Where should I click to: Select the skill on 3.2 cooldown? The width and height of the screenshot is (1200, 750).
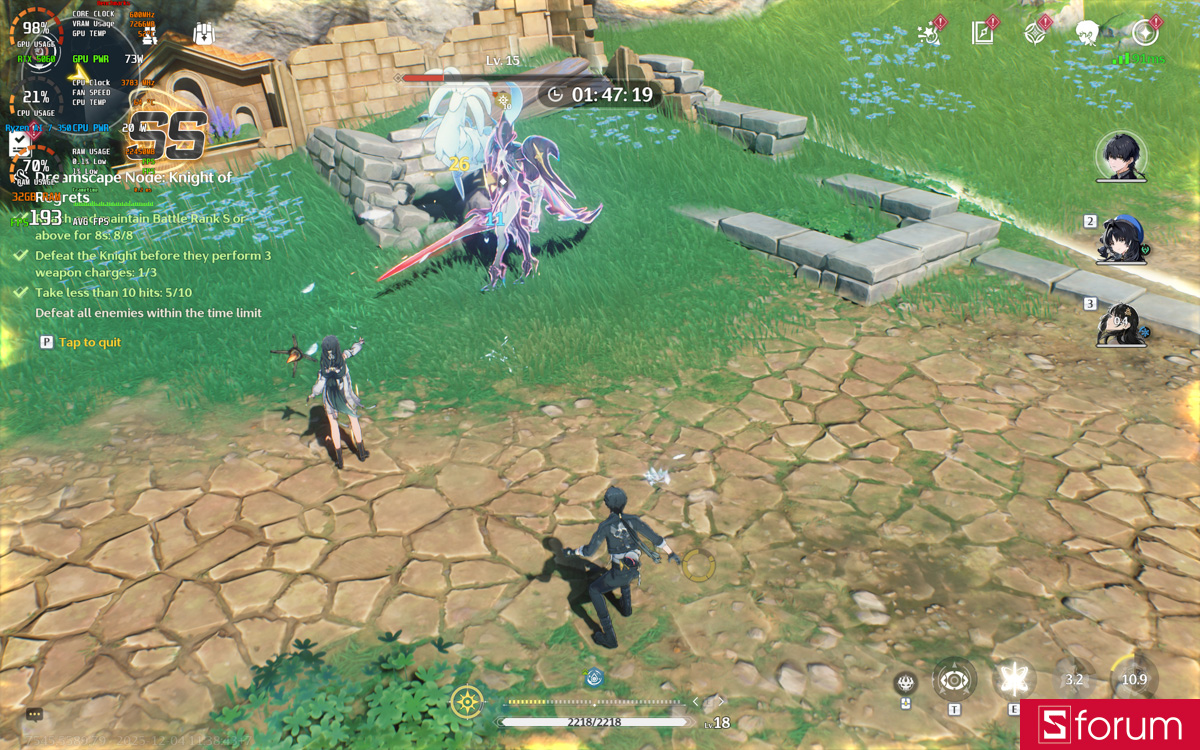click(1074, 680)
